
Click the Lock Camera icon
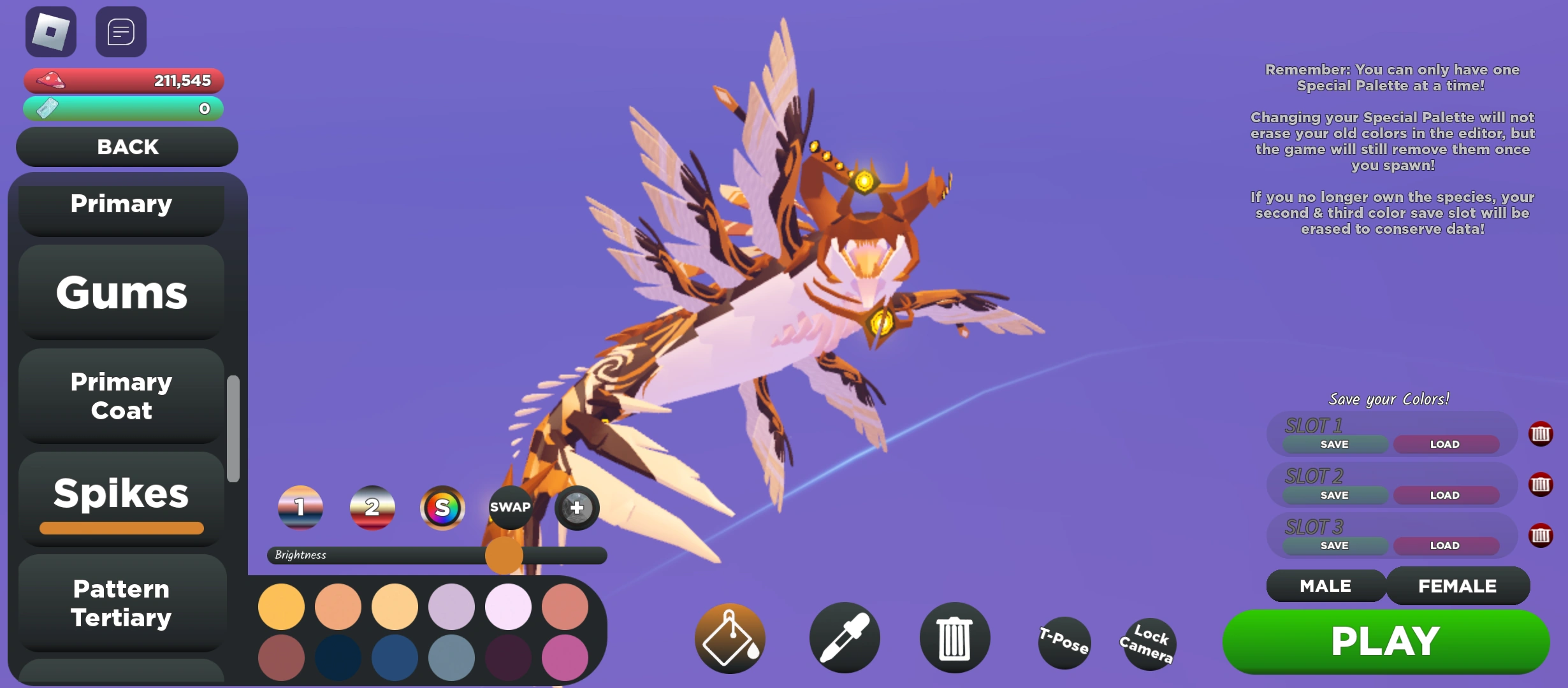click(1147, 643)
